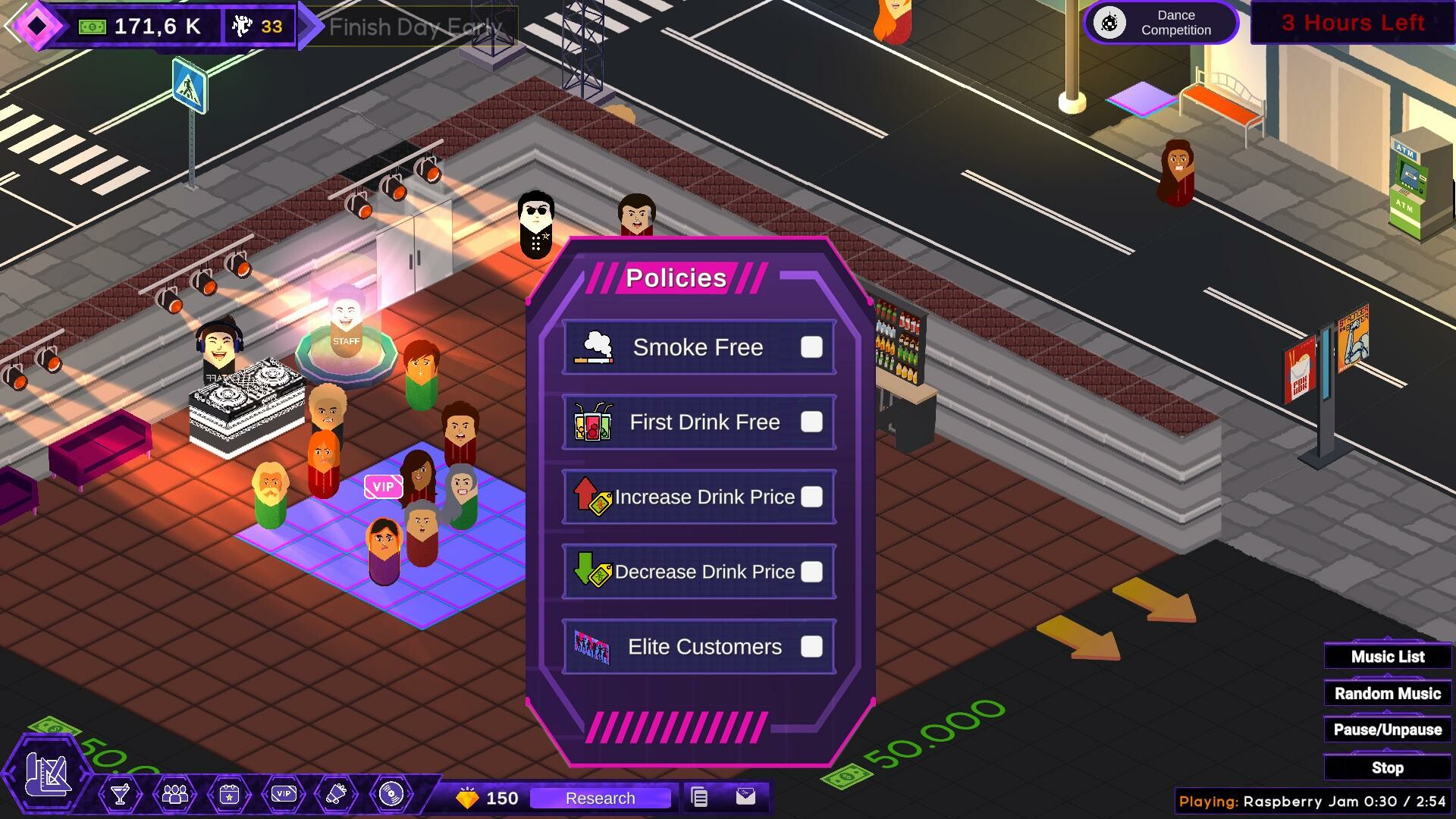Select Decrease Drink Price policy

[x=814, y=572]
